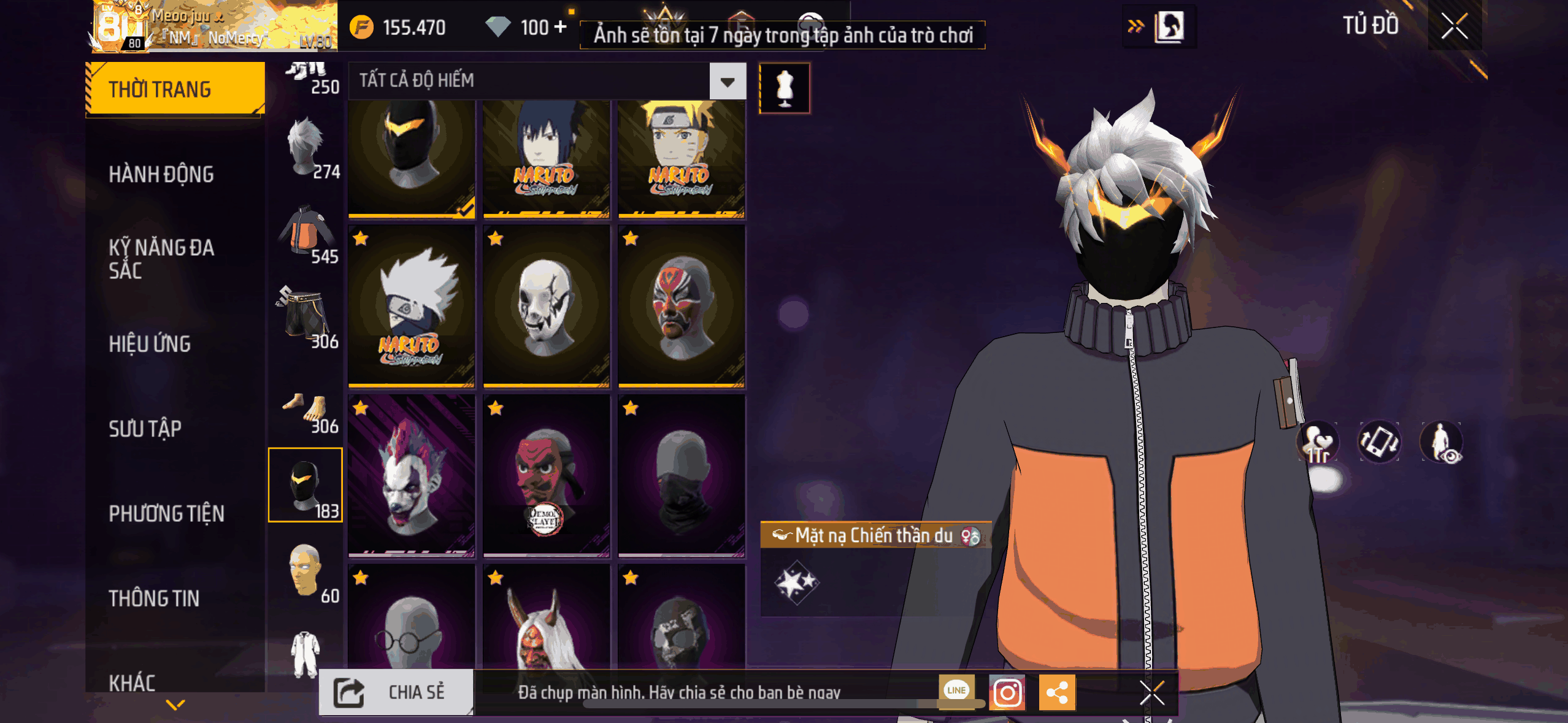Open the jacket subcategory with 545 items
1568x723 pixels.
(x=306, y=234)
